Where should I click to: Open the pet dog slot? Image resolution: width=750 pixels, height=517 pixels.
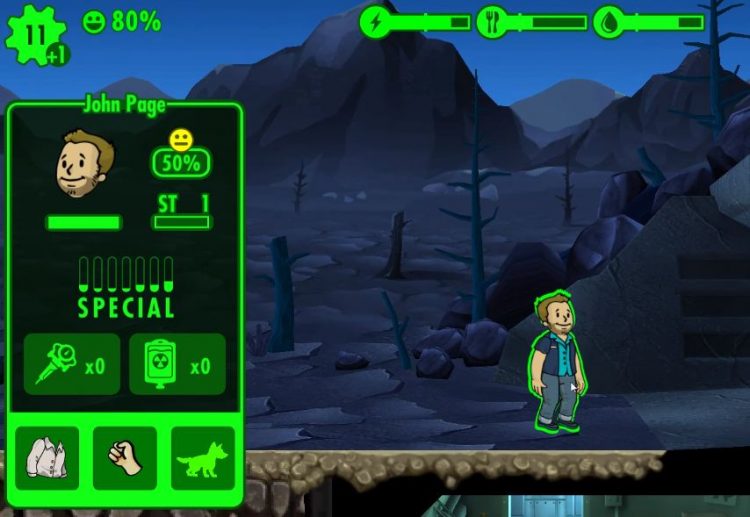pyautogui.click(x=203, y=458)
